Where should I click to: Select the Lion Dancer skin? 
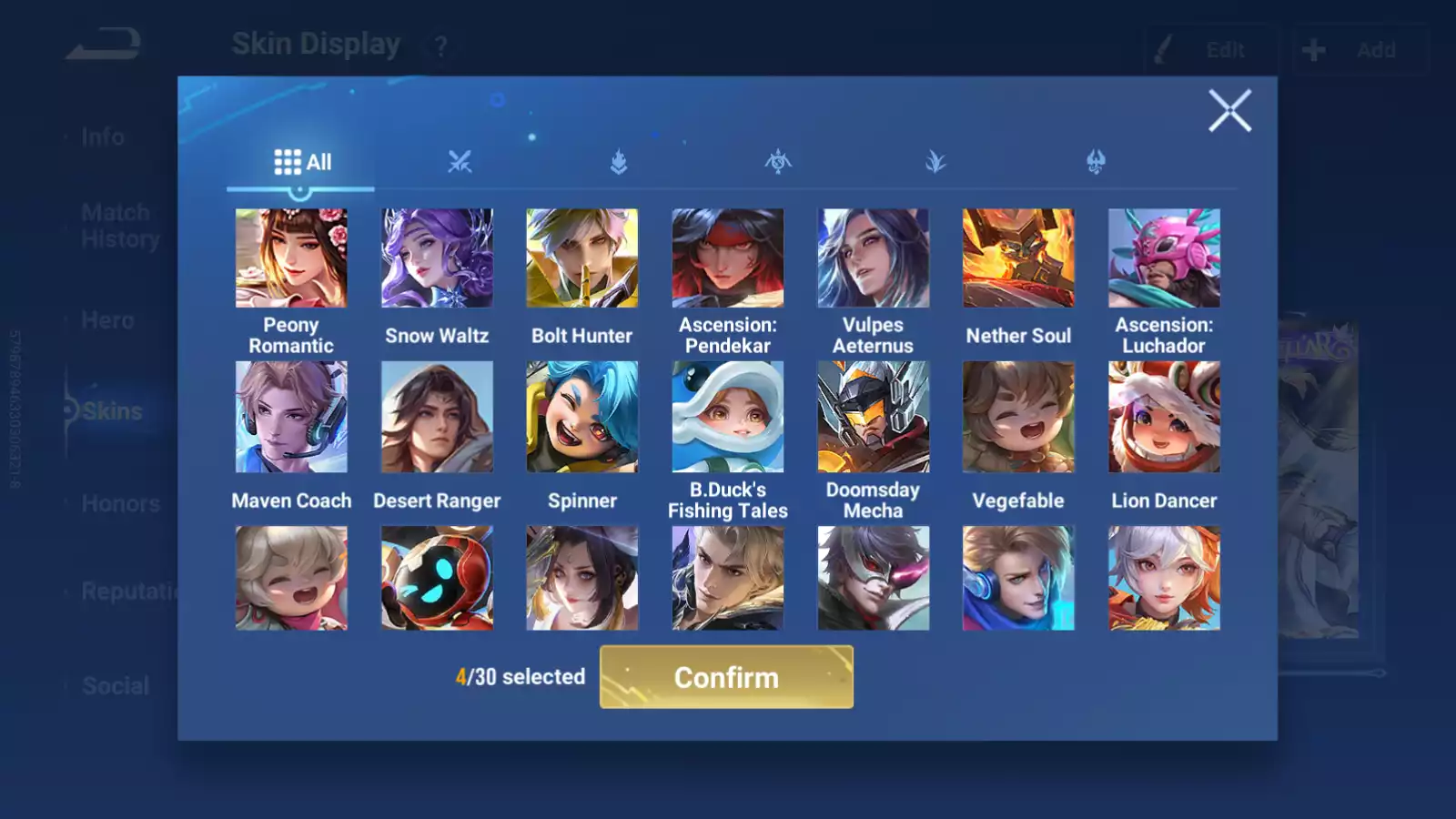pos(1164,417)
